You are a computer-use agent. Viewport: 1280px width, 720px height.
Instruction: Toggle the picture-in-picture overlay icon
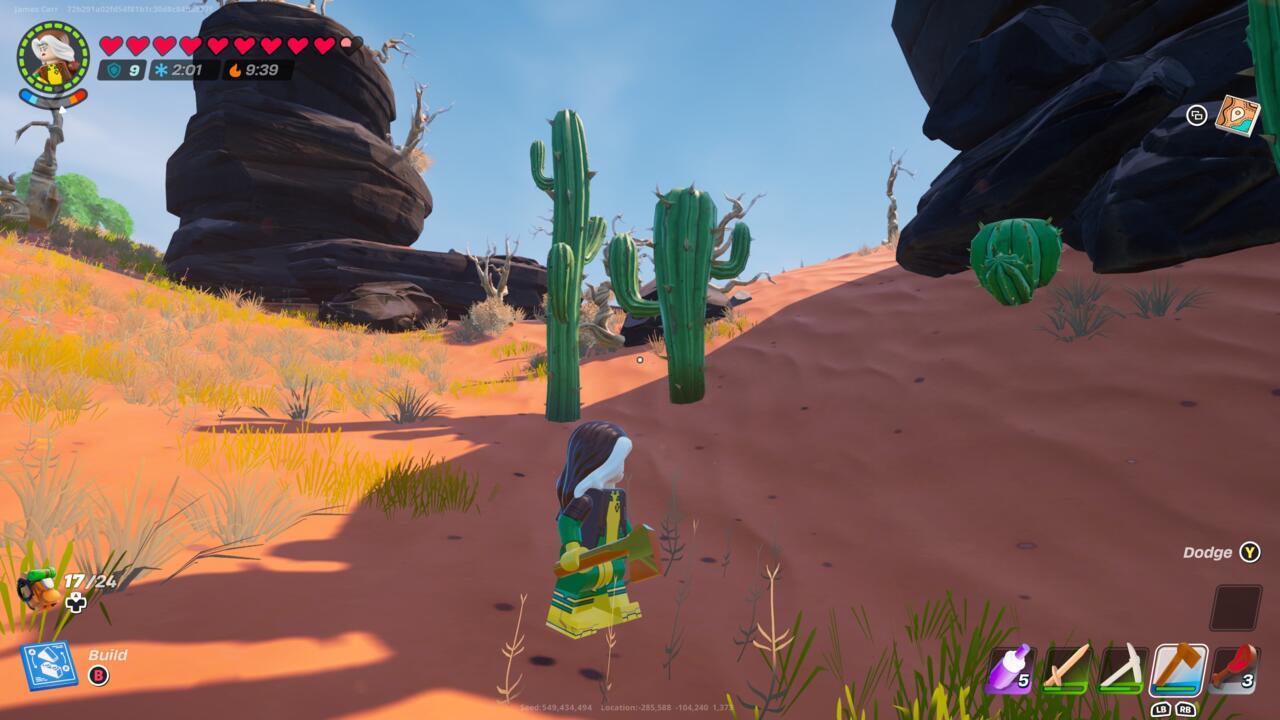[x=1197, y=116]
